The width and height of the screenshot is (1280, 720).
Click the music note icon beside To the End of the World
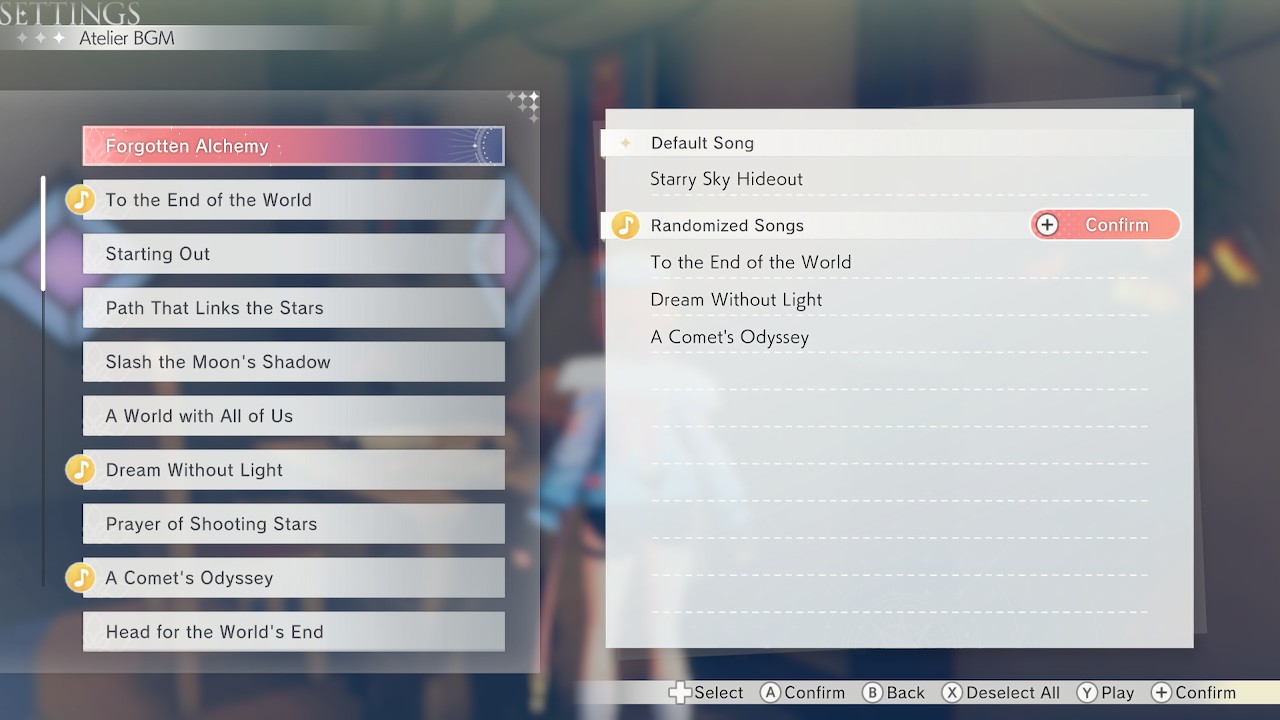[80, 199]
